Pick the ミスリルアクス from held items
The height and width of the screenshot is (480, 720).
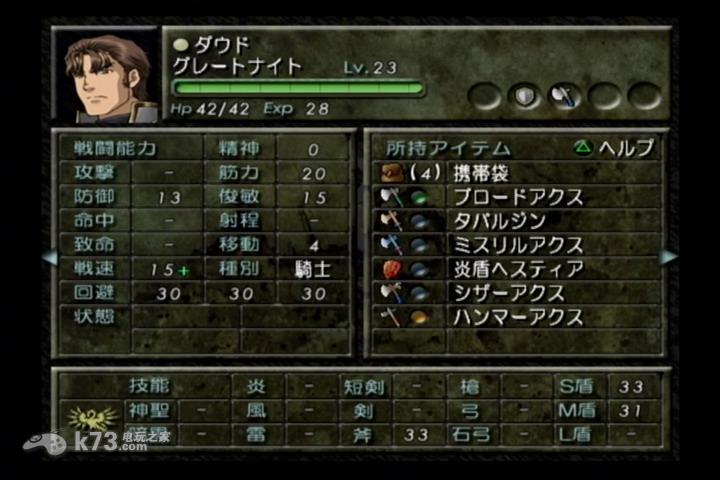click(x=517, y=245)
